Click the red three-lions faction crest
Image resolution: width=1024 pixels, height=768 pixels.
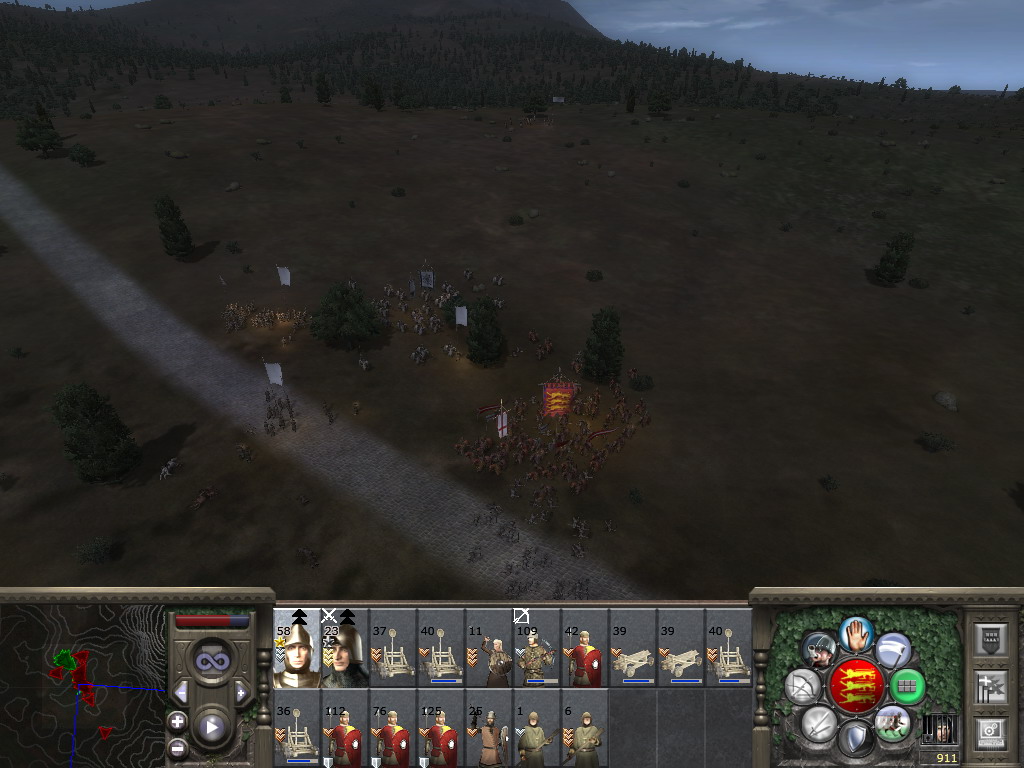(855, 687)
